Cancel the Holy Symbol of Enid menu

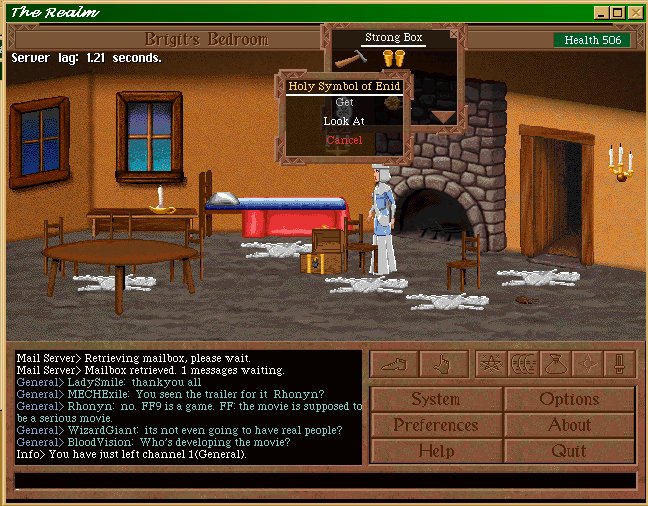click(x=344, y=140)
